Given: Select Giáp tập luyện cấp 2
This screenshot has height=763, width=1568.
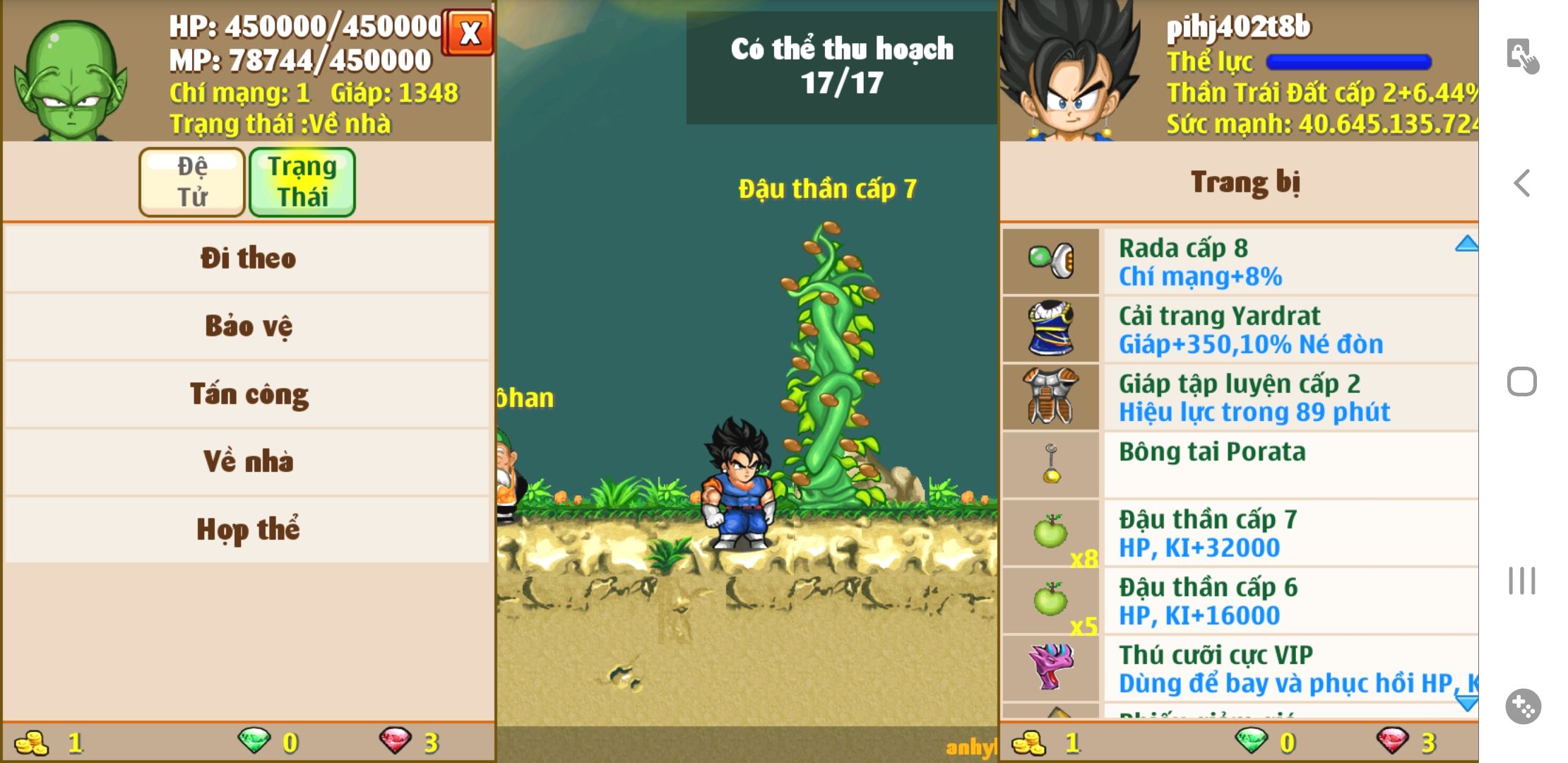Looking at the screenshot, I should coord(1240,397).
